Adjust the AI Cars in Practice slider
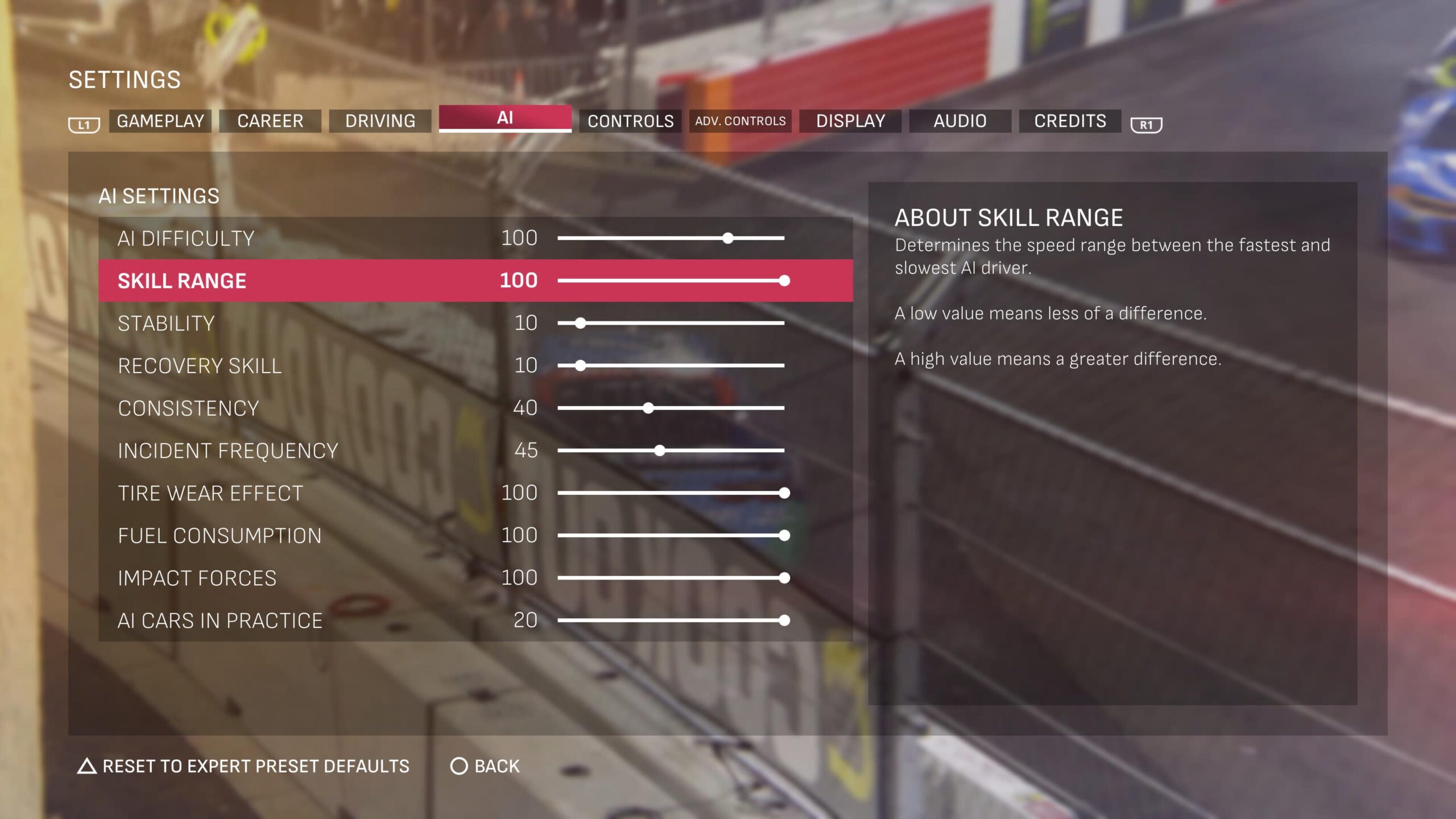Image resolution: width=1456 pixels, height=819 pixels. point(784,621)
